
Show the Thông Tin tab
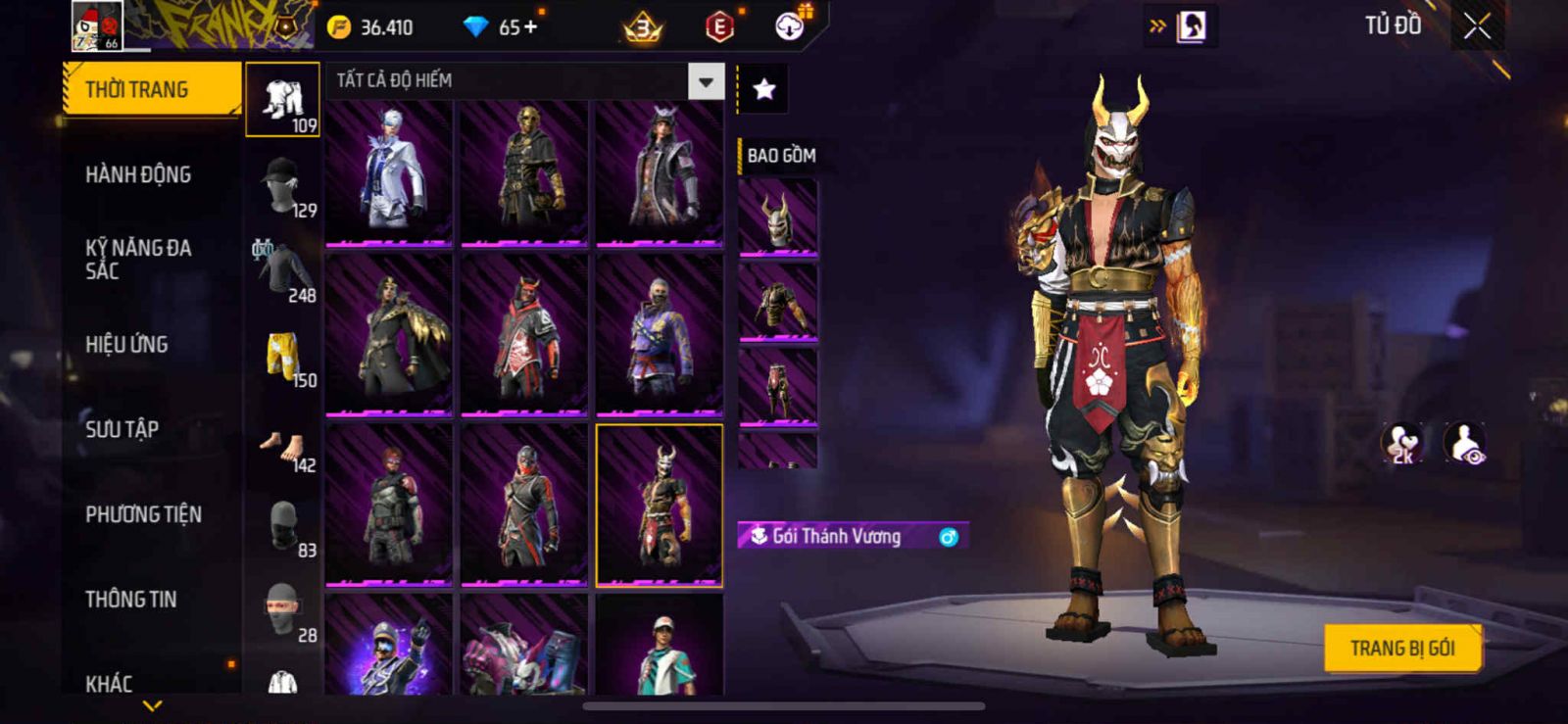pyautogui.click(x=130, y=600)
